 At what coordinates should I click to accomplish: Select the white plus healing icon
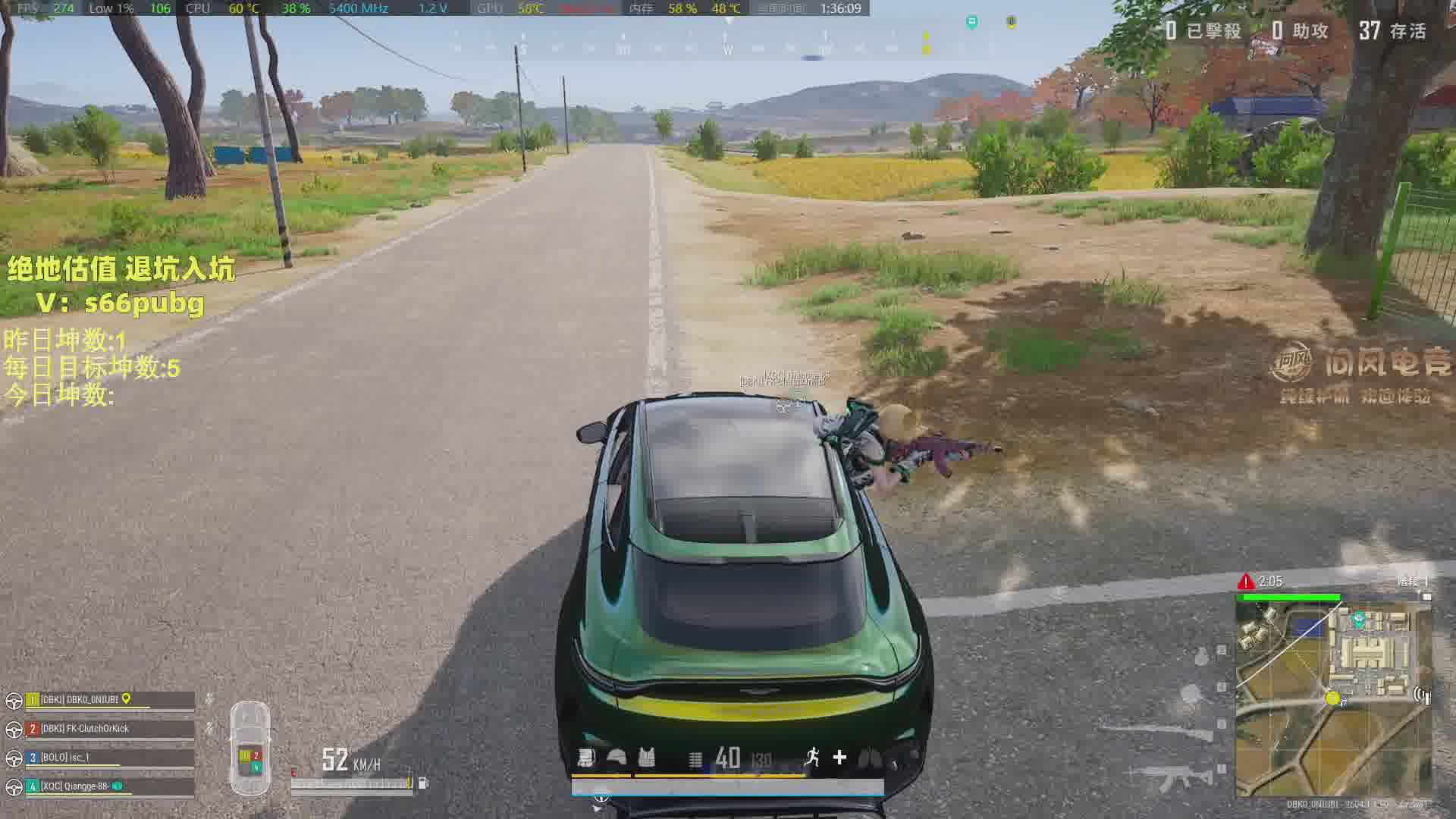[x=839, y=757]
